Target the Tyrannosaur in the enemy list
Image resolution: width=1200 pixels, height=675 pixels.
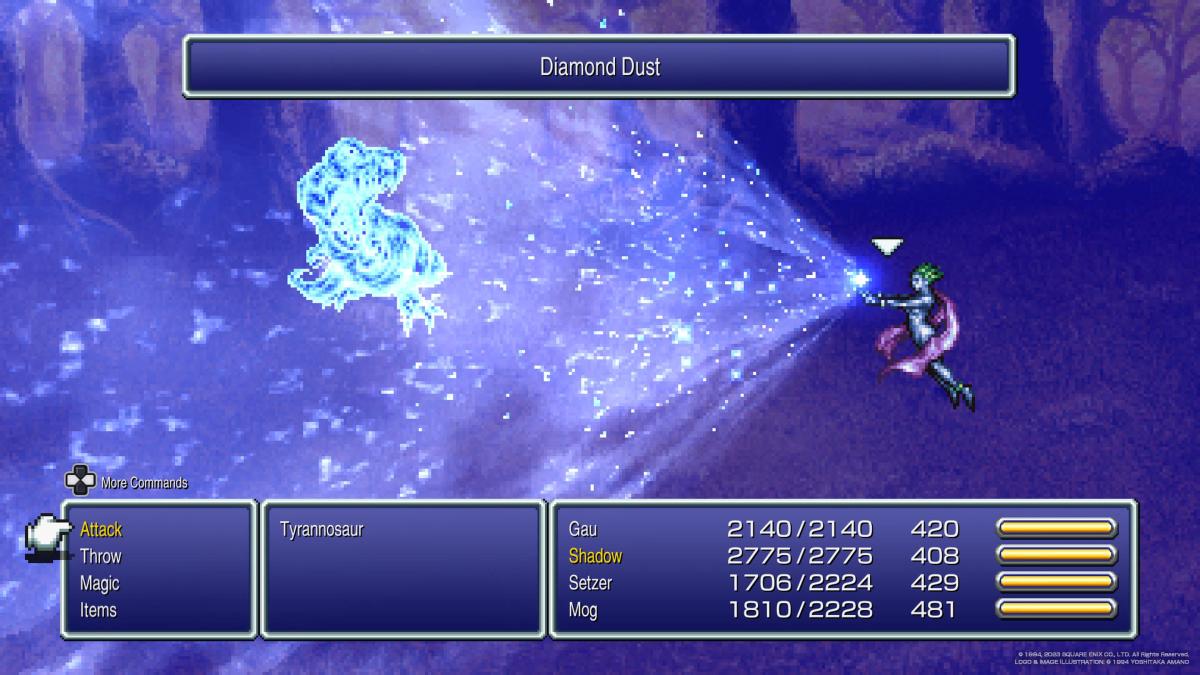pyautogui.click(x=322, y=530)
